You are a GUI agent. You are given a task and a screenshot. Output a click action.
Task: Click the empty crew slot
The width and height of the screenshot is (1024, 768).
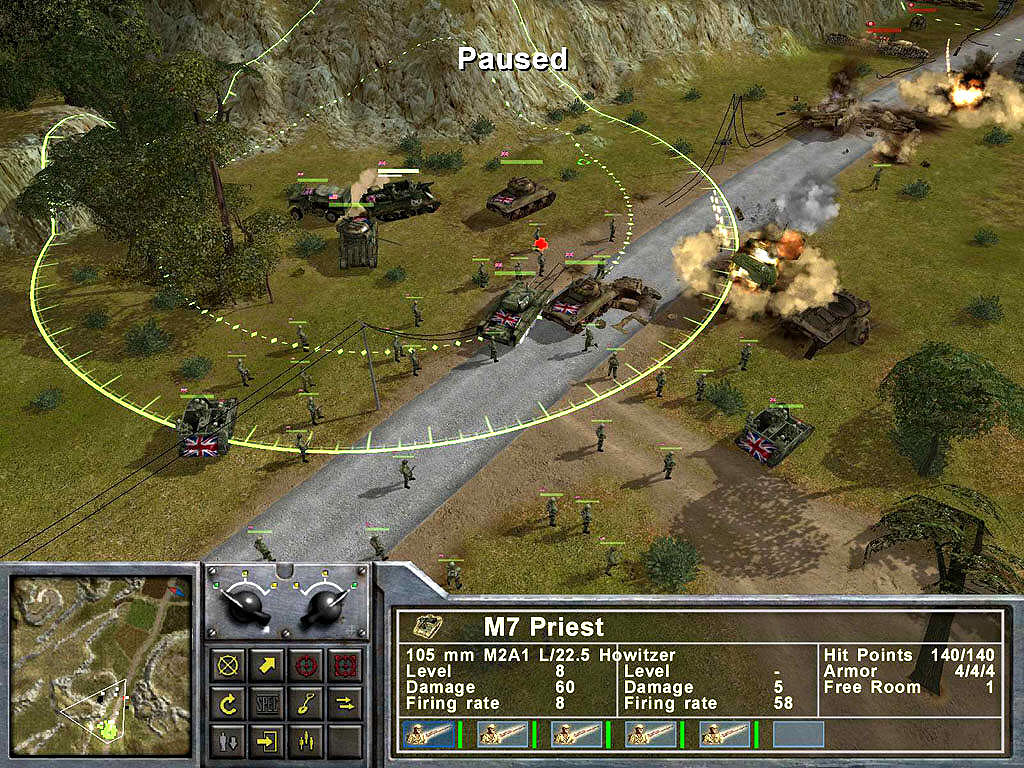coord(798,735)
